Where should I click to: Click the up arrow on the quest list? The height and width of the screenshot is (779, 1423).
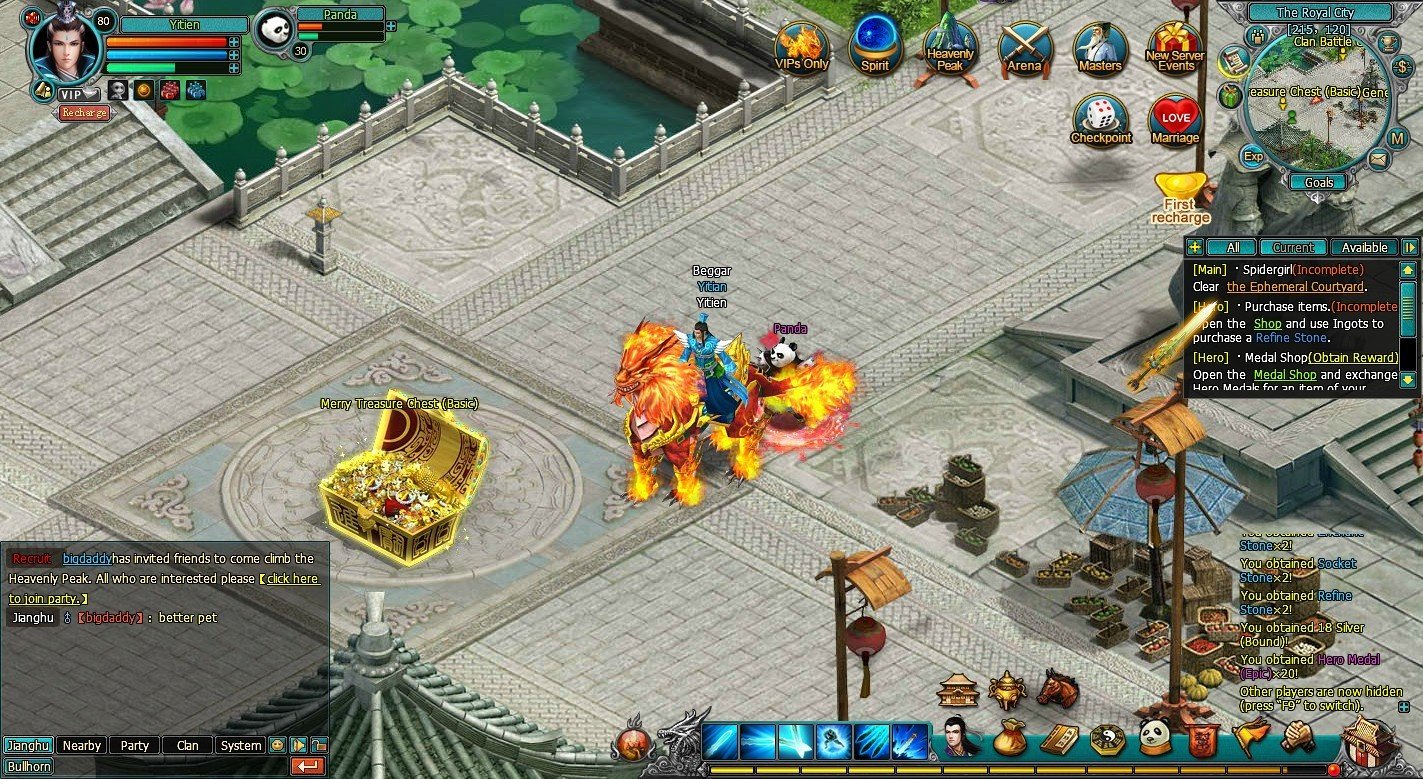coord(1410,268)
